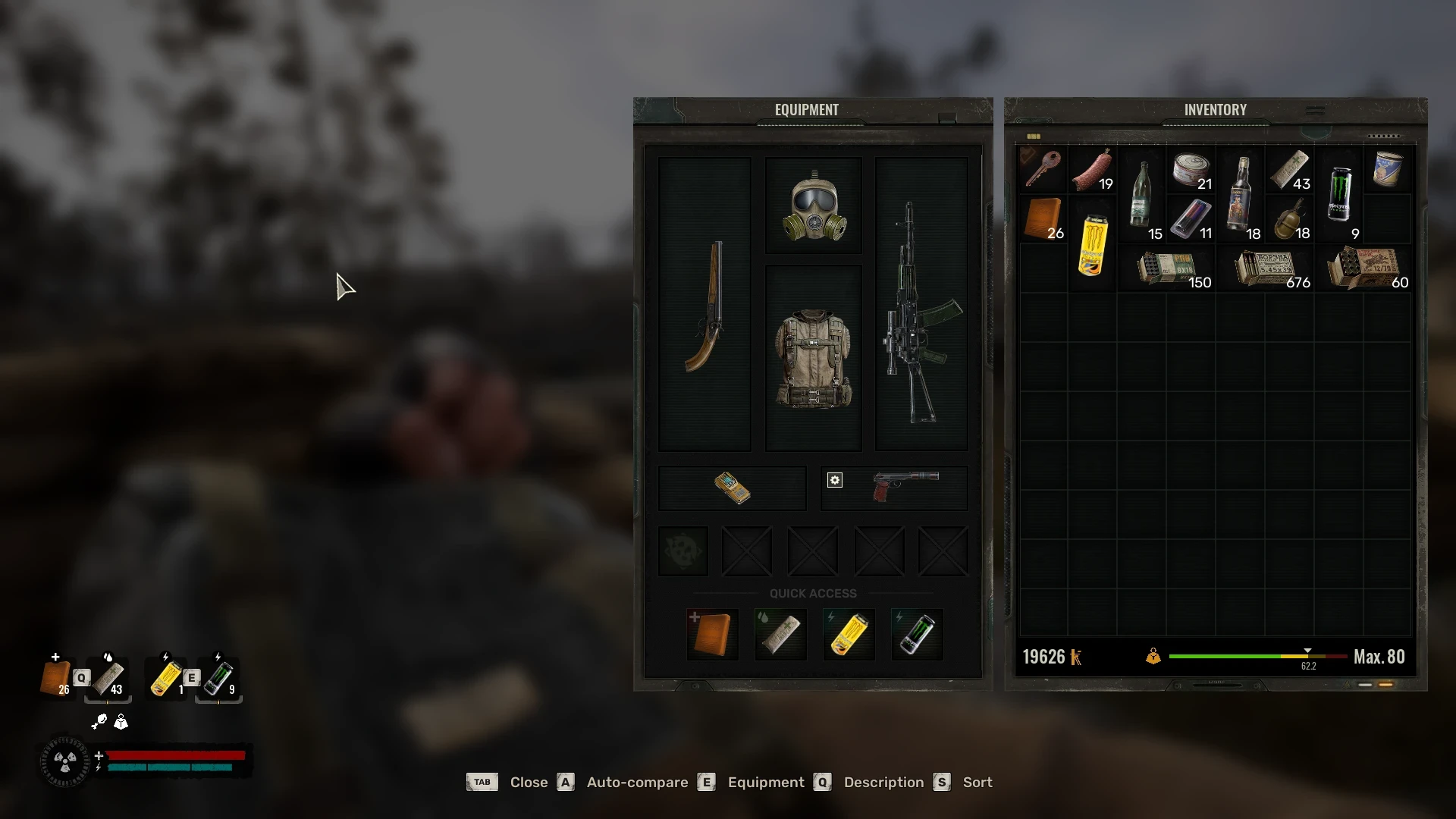This screenshot has height=819, width=1456.
Task: Click a locked artifact slot marked with X
Action: coord(747,551)
